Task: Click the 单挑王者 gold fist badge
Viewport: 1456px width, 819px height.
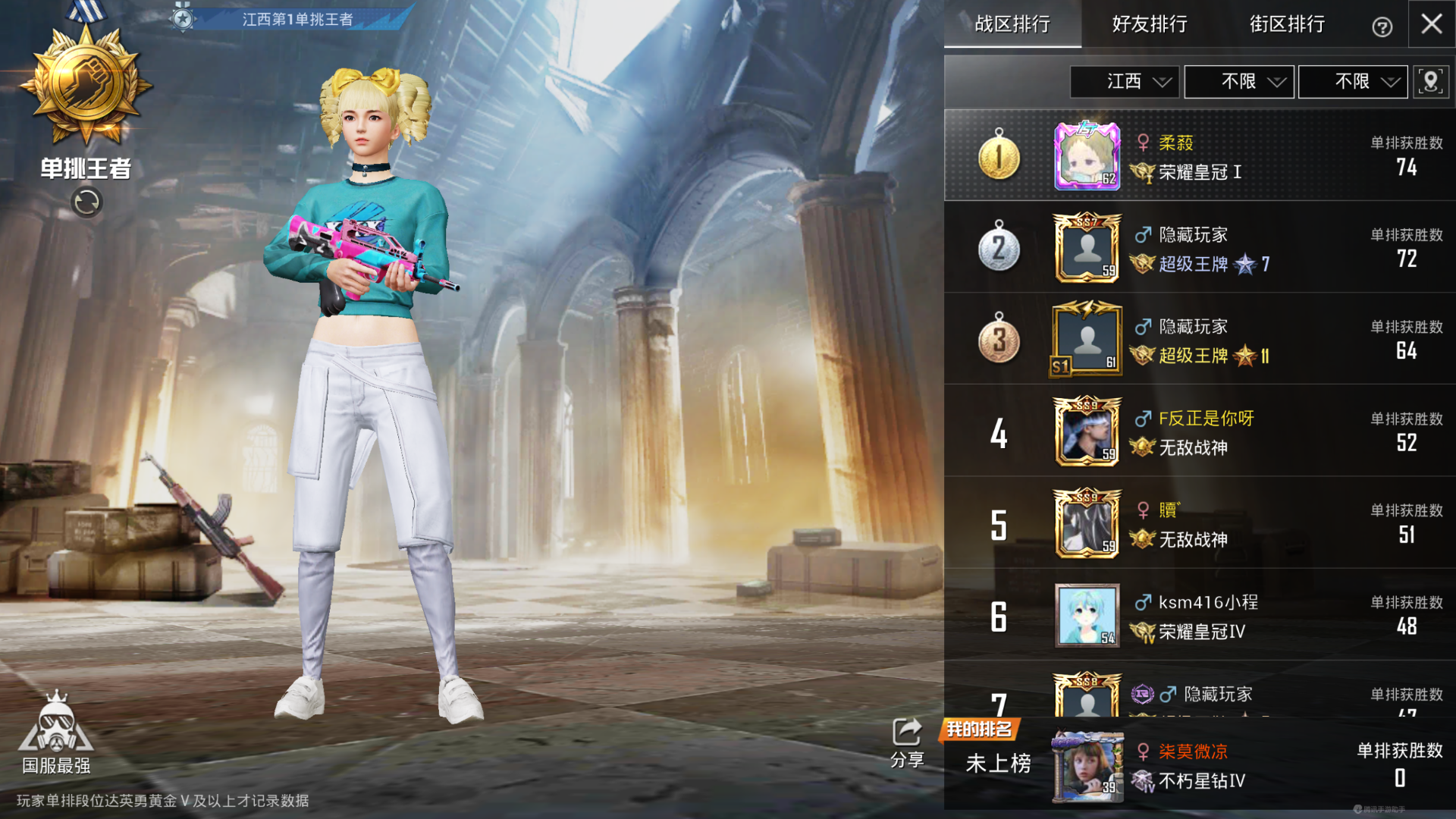Action: 86,85
